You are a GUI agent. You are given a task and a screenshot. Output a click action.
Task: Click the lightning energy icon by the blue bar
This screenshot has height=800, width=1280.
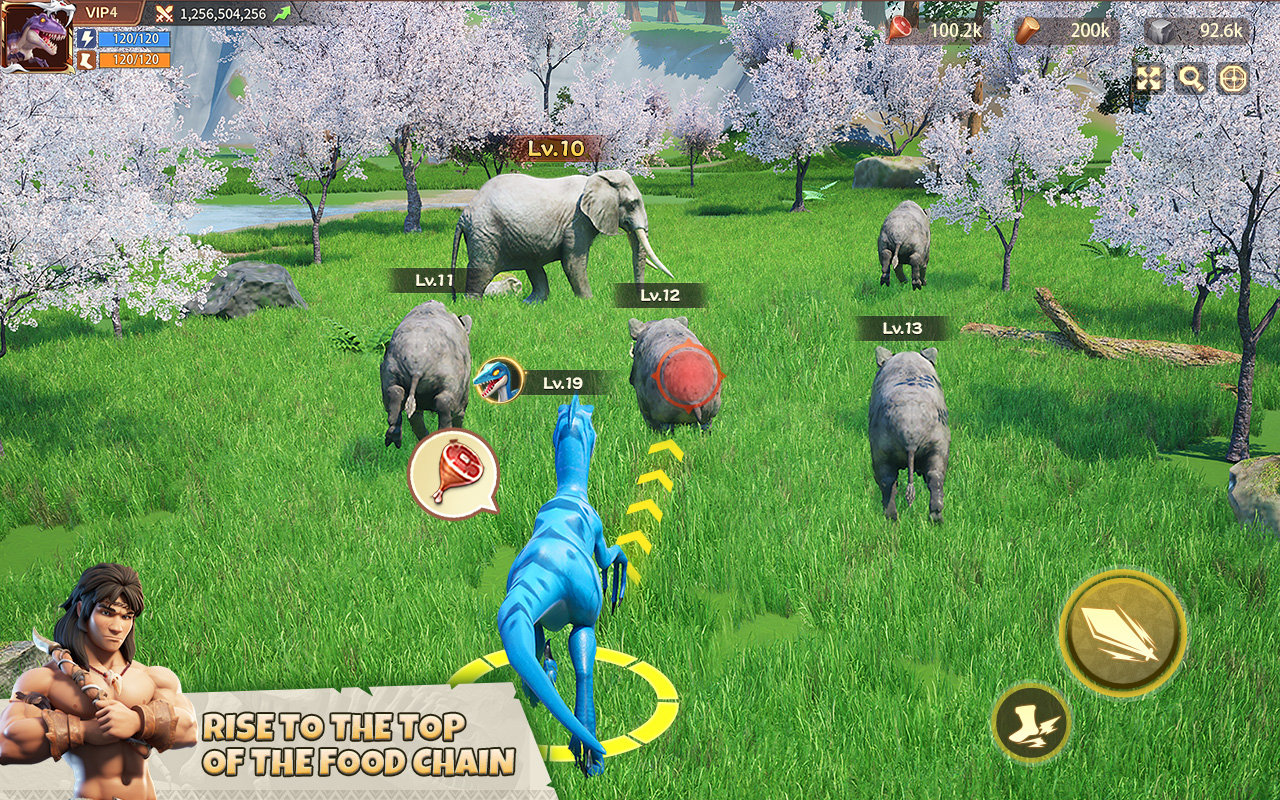click(x=87, y=39)
